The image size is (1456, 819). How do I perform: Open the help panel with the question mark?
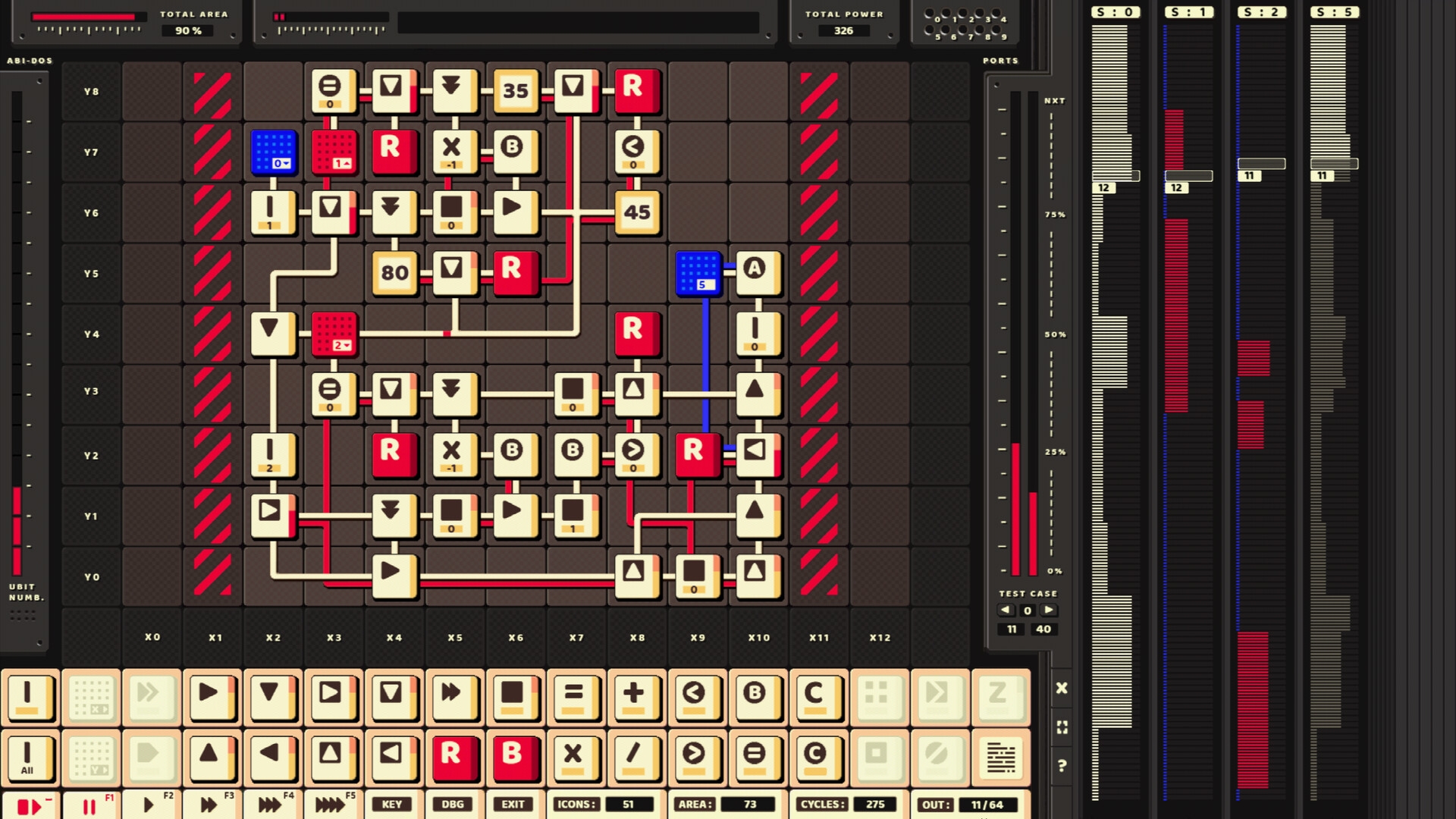[1062, 765]
